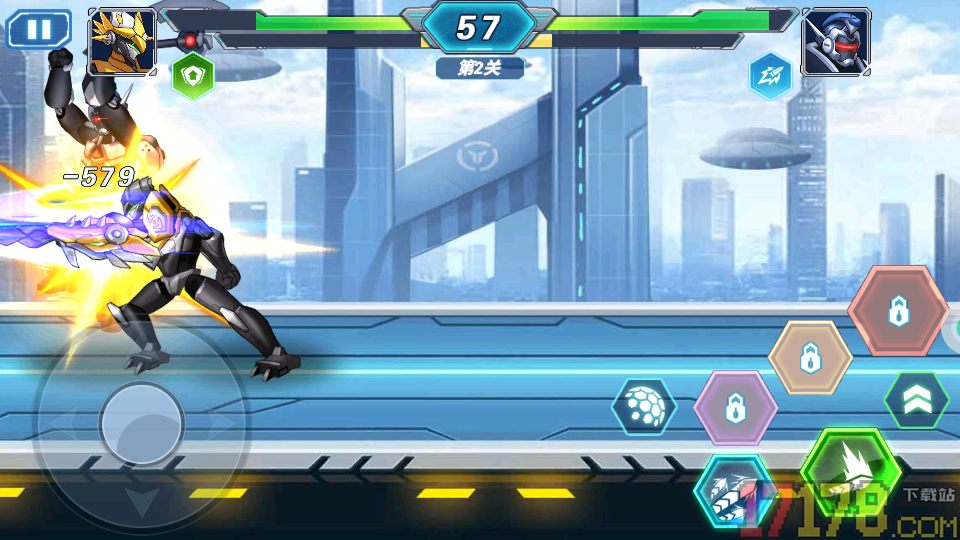Tap the blue winged hexagon icon

771,75
